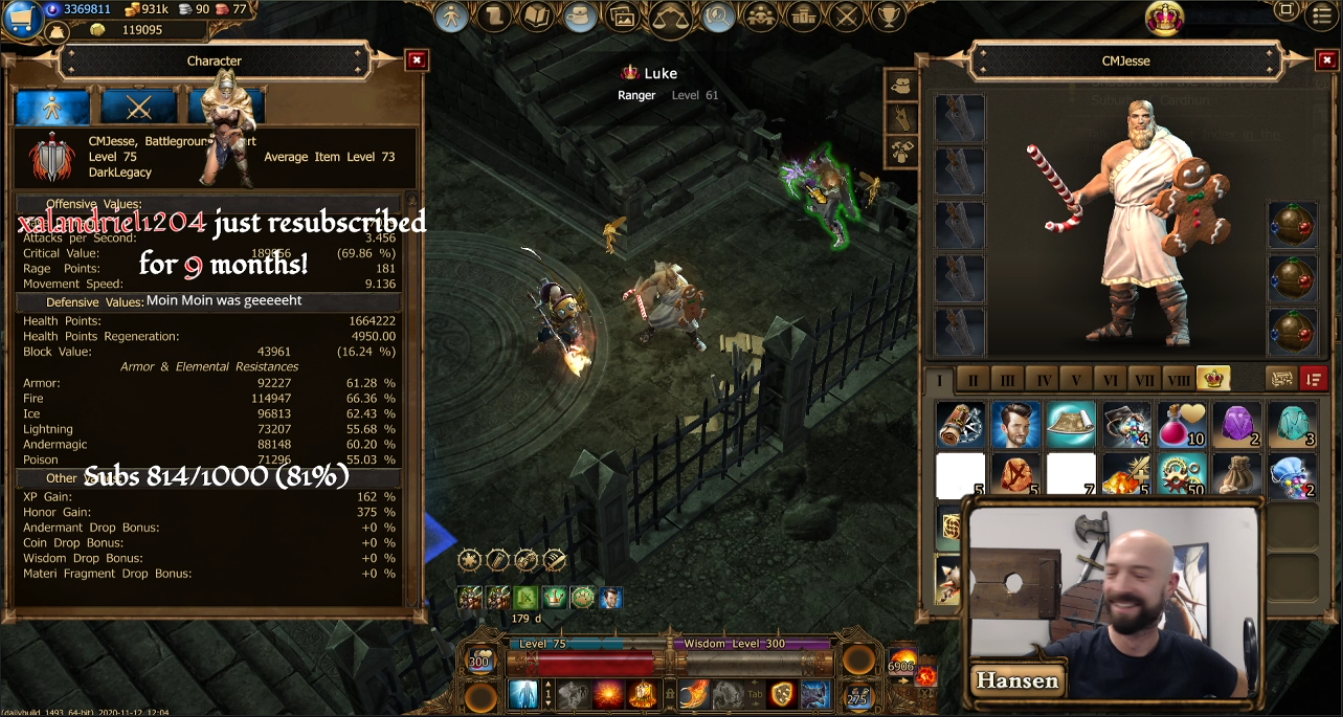
Task: Toggle the hotbar lock icon
Action: (x=668, y=693)
